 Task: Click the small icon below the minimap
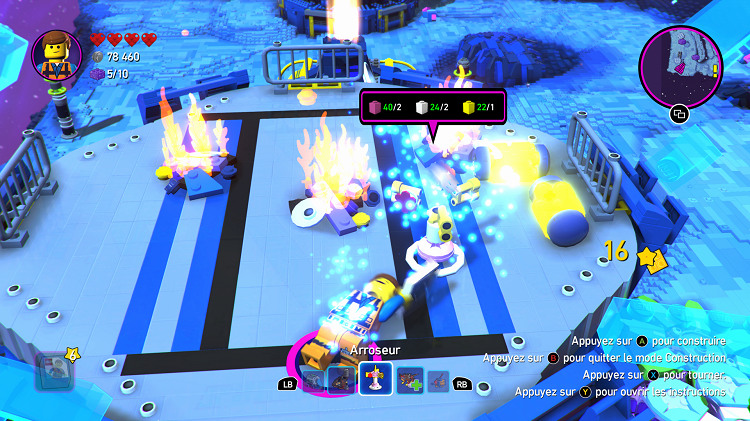pyautogui.click(x=680, y=114)
